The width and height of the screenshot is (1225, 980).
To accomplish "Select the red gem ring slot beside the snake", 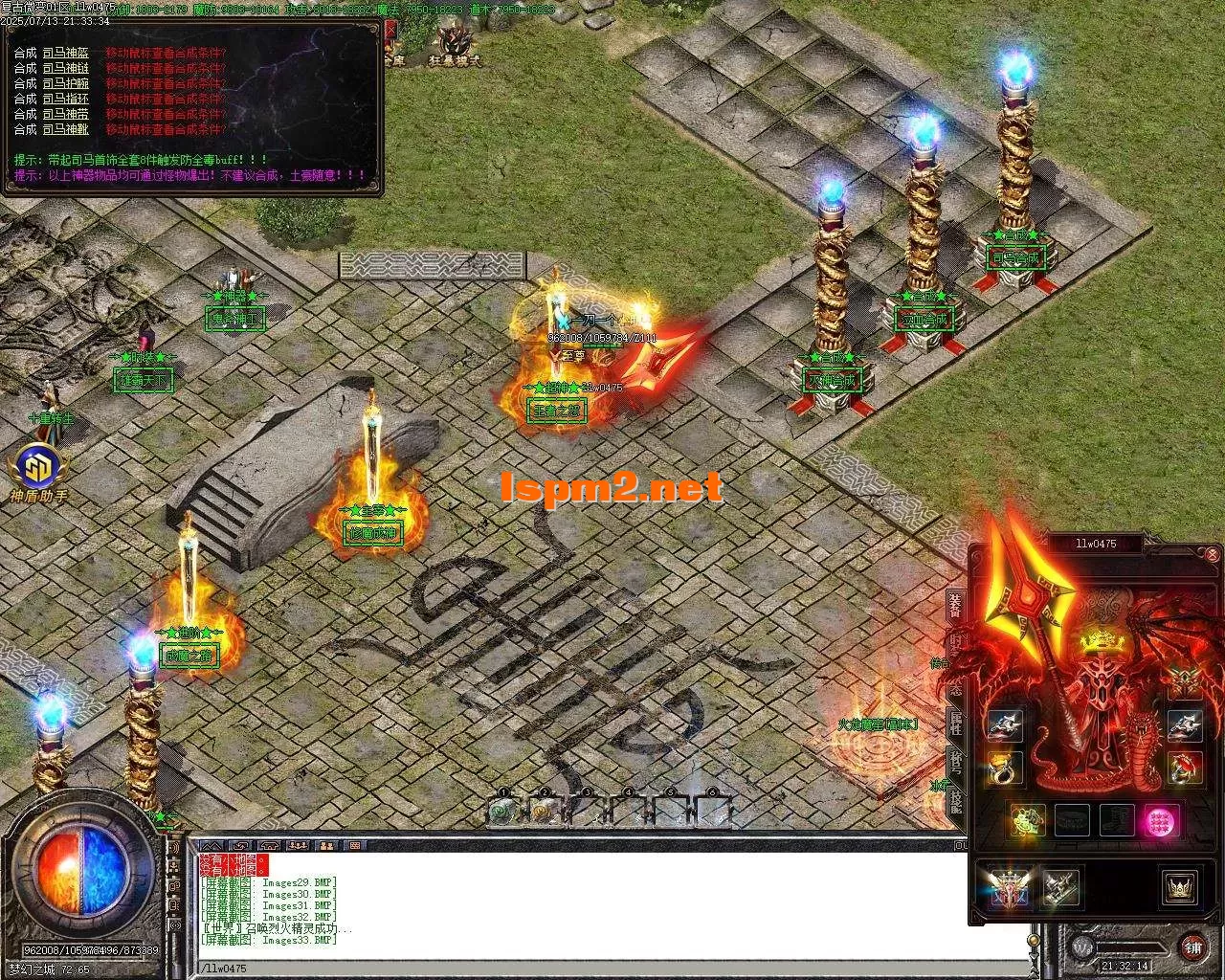I will [x=1184, y=768].
